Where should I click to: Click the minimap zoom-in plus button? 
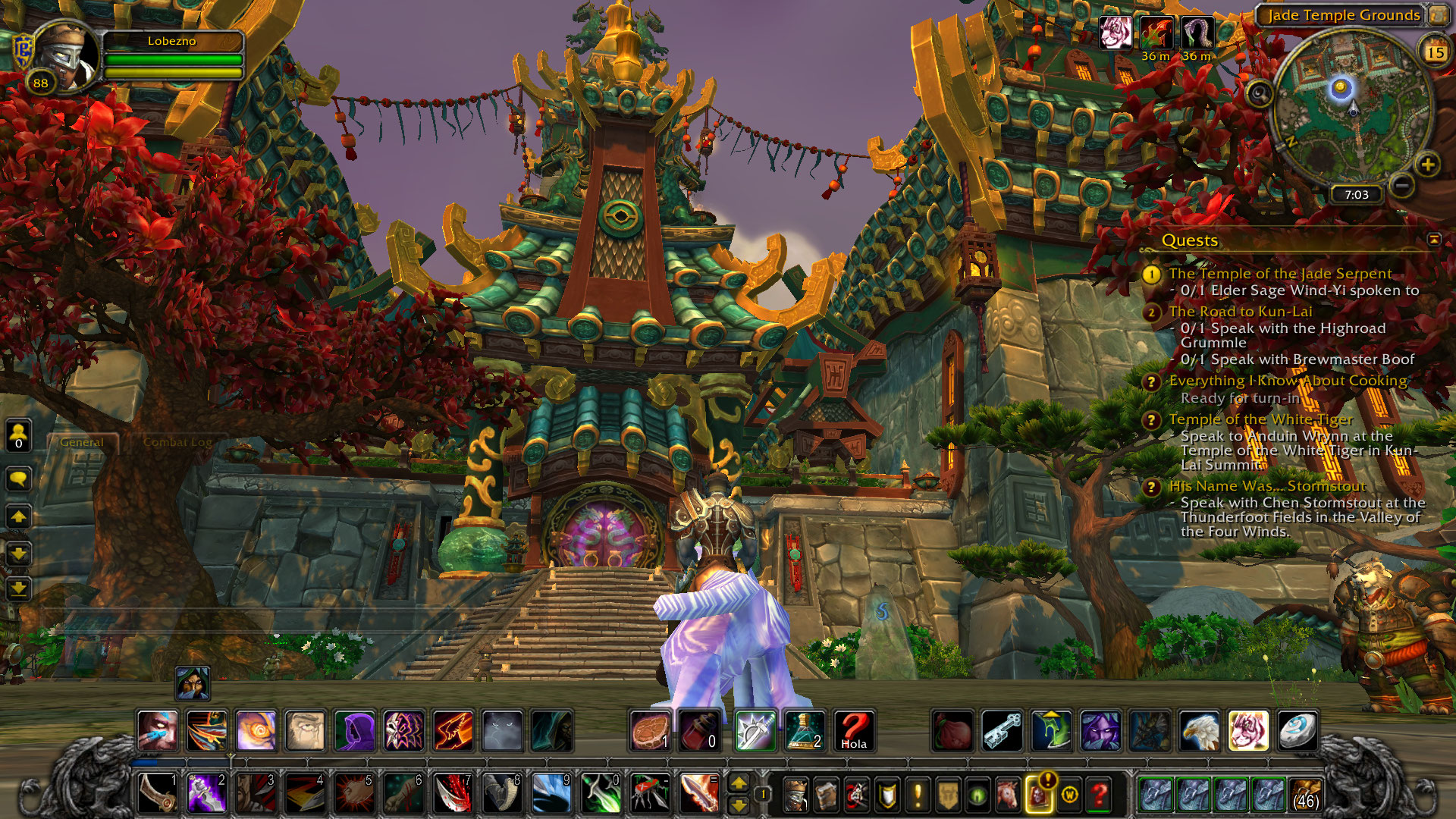[1427, 165]
